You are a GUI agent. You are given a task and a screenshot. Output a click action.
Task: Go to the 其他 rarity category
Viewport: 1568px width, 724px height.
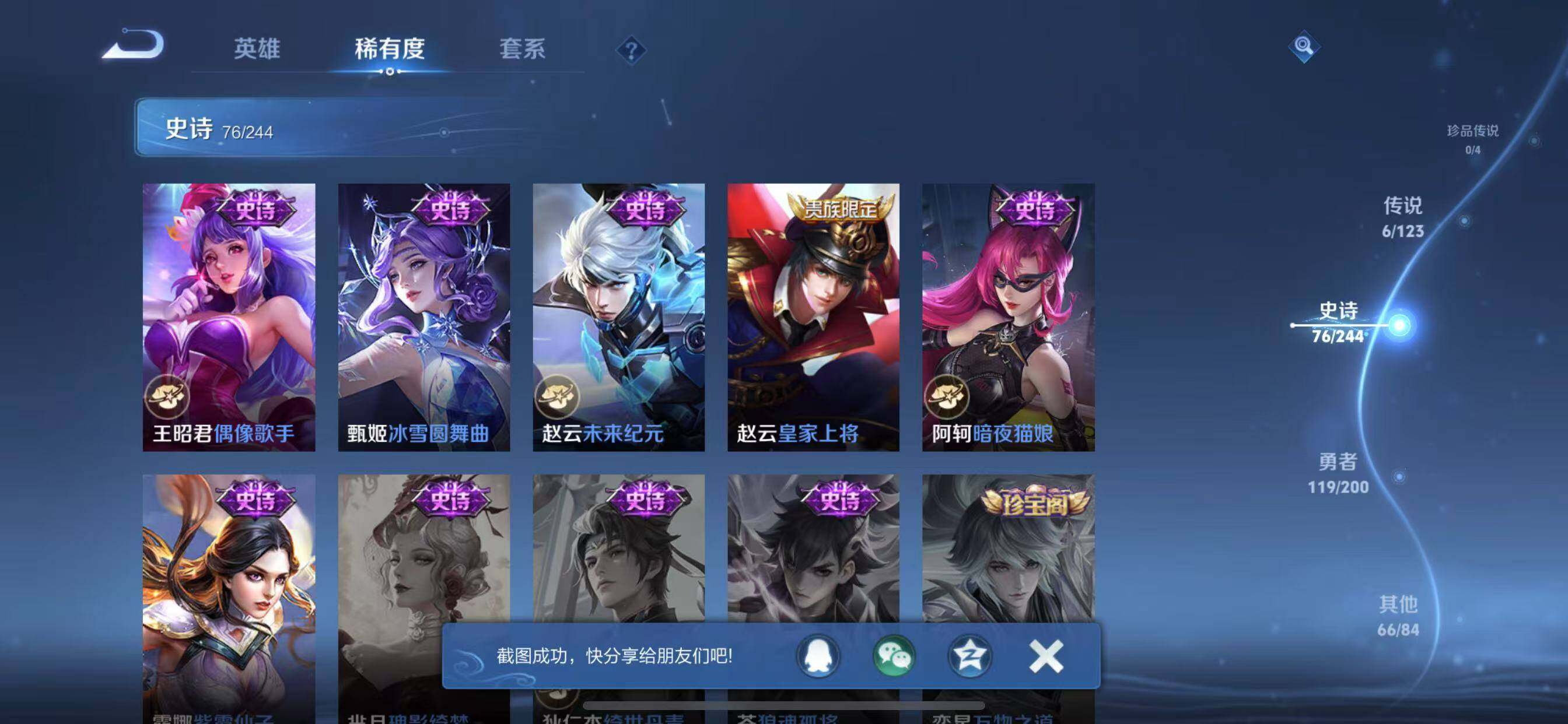(1398, 615)
